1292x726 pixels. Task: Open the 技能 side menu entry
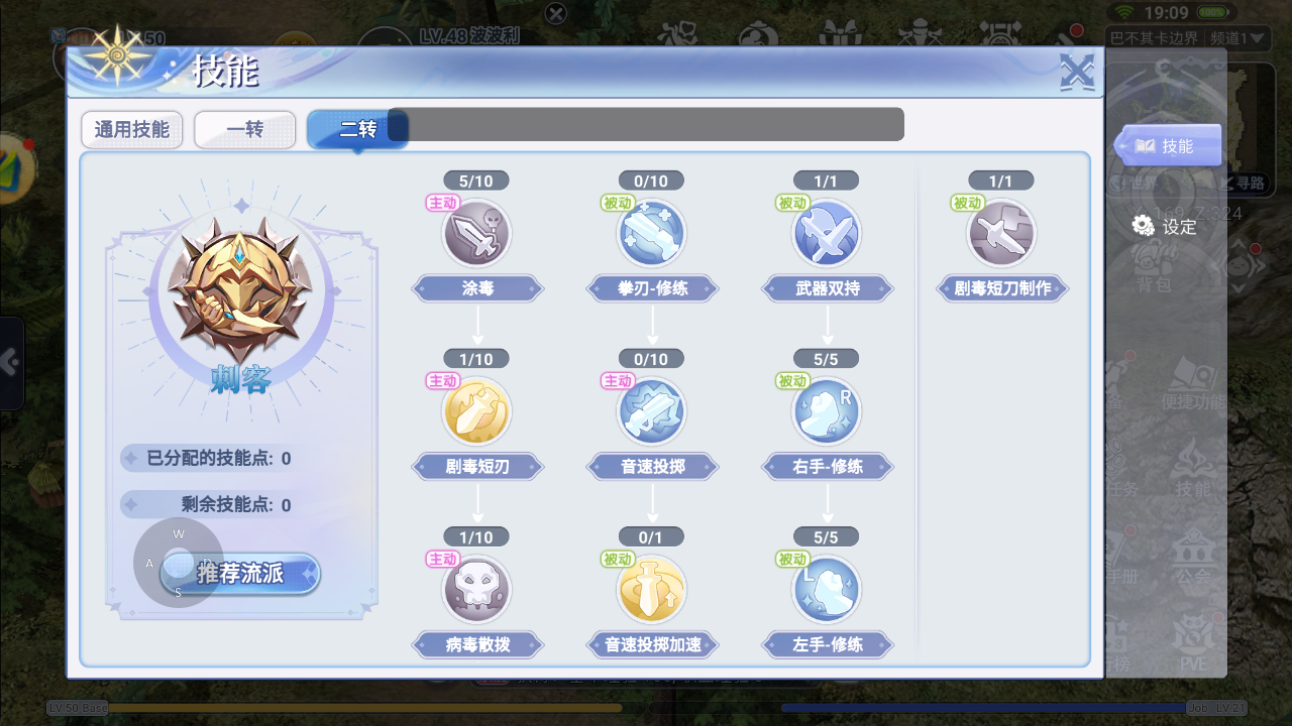pyautogui.click(x=1167, y=146)
